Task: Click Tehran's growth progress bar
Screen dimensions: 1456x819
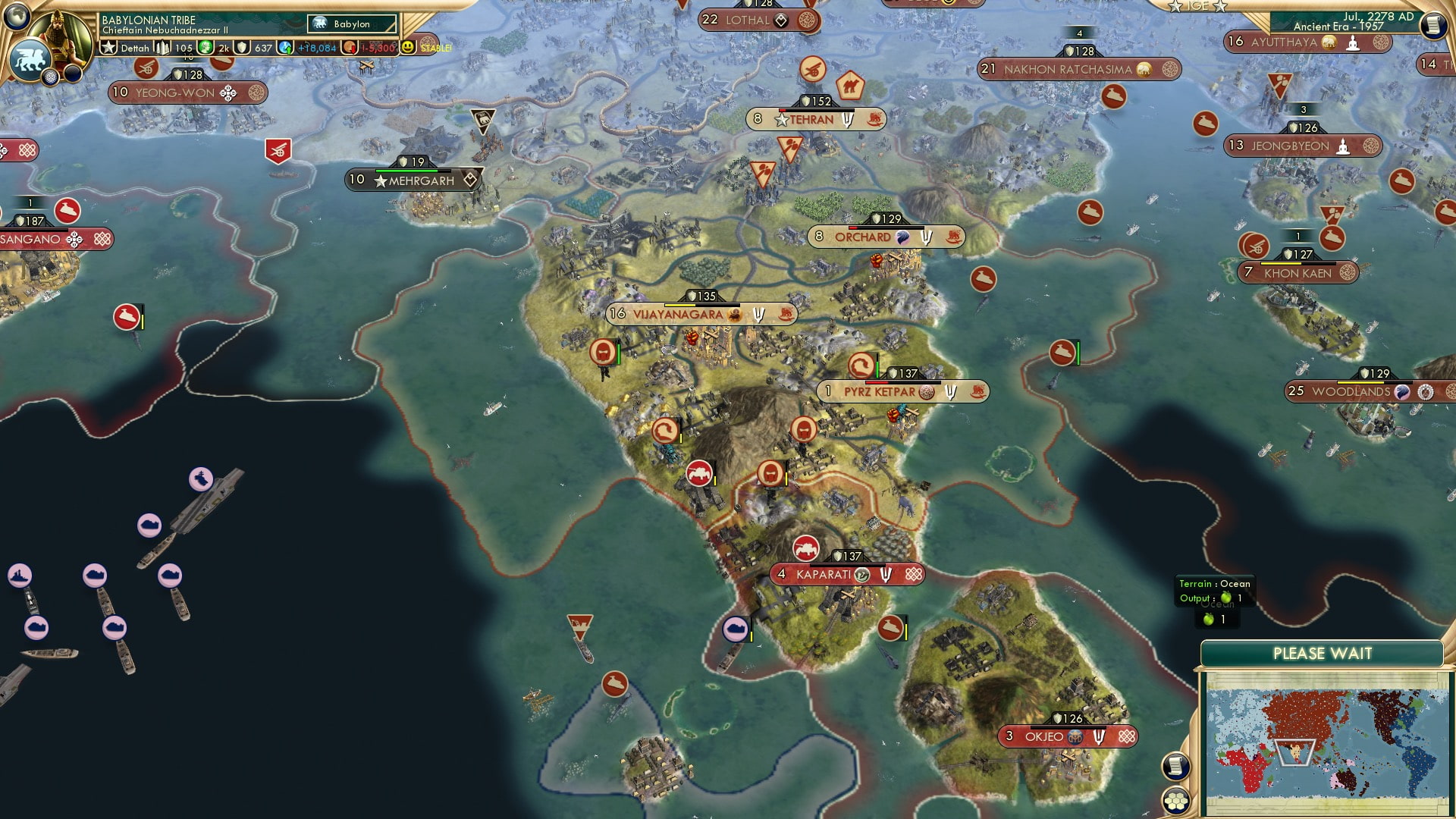Action: click(x=817, y=111)
